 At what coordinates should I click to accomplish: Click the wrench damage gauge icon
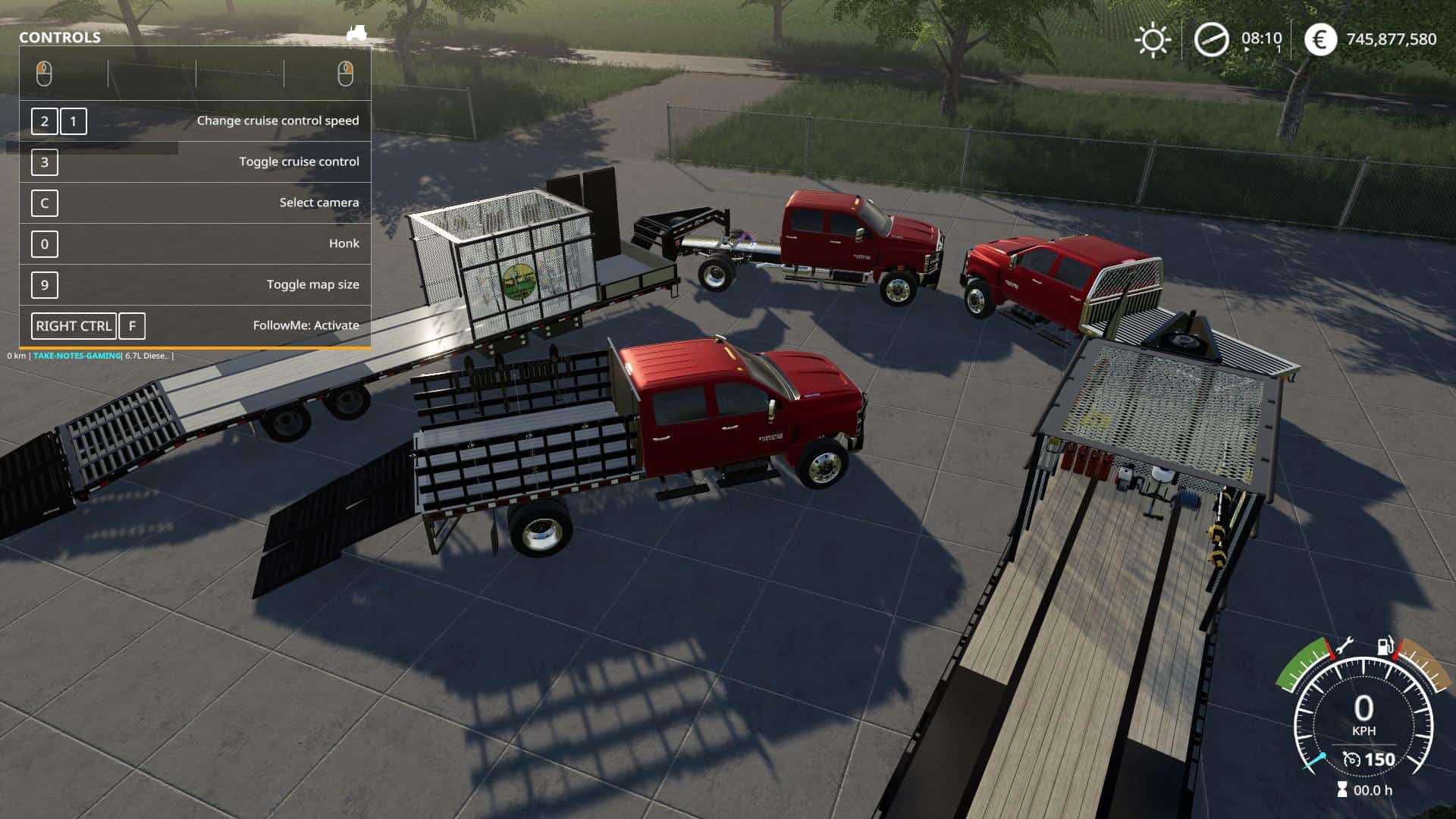(1343, 647)
